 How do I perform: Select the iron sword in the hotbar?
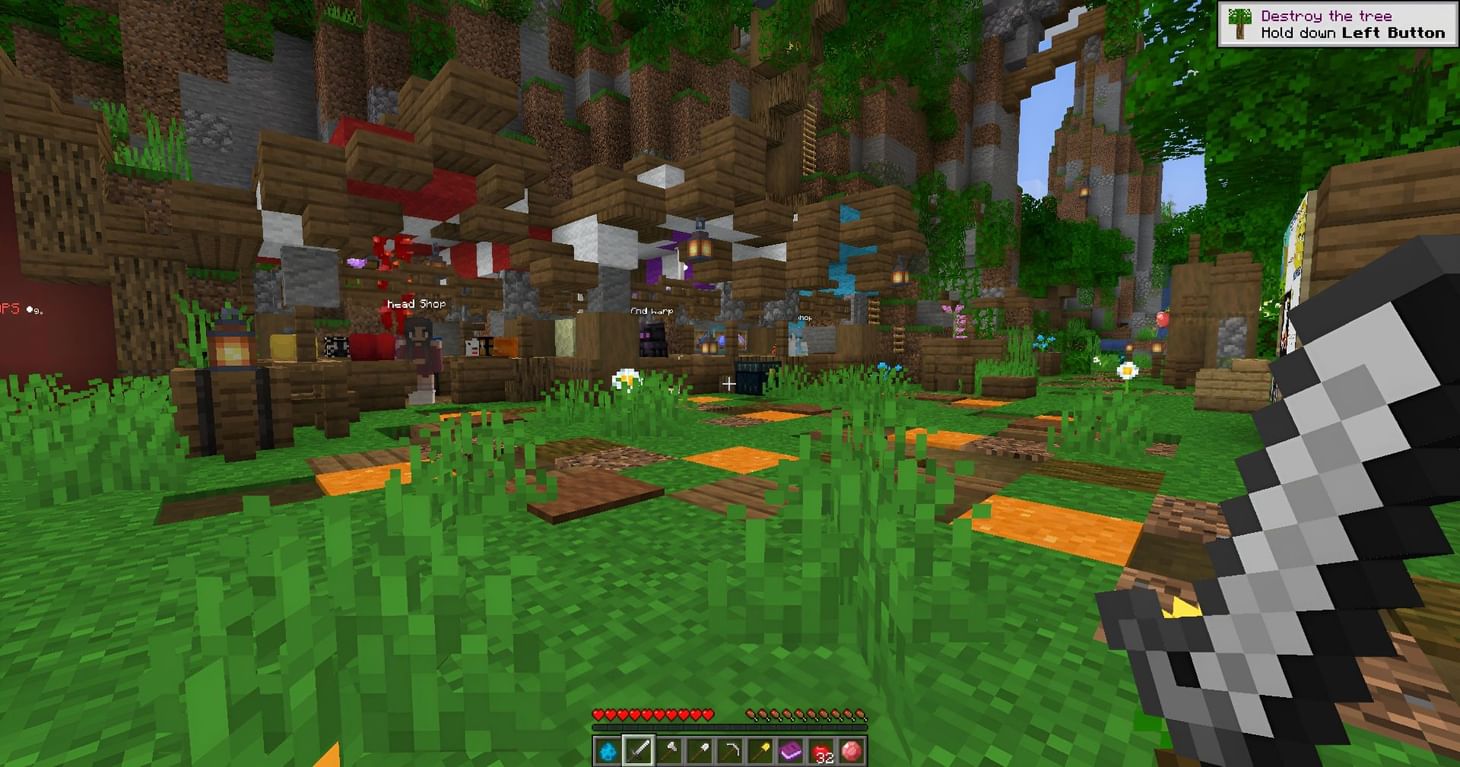click(x=639, y=749)
